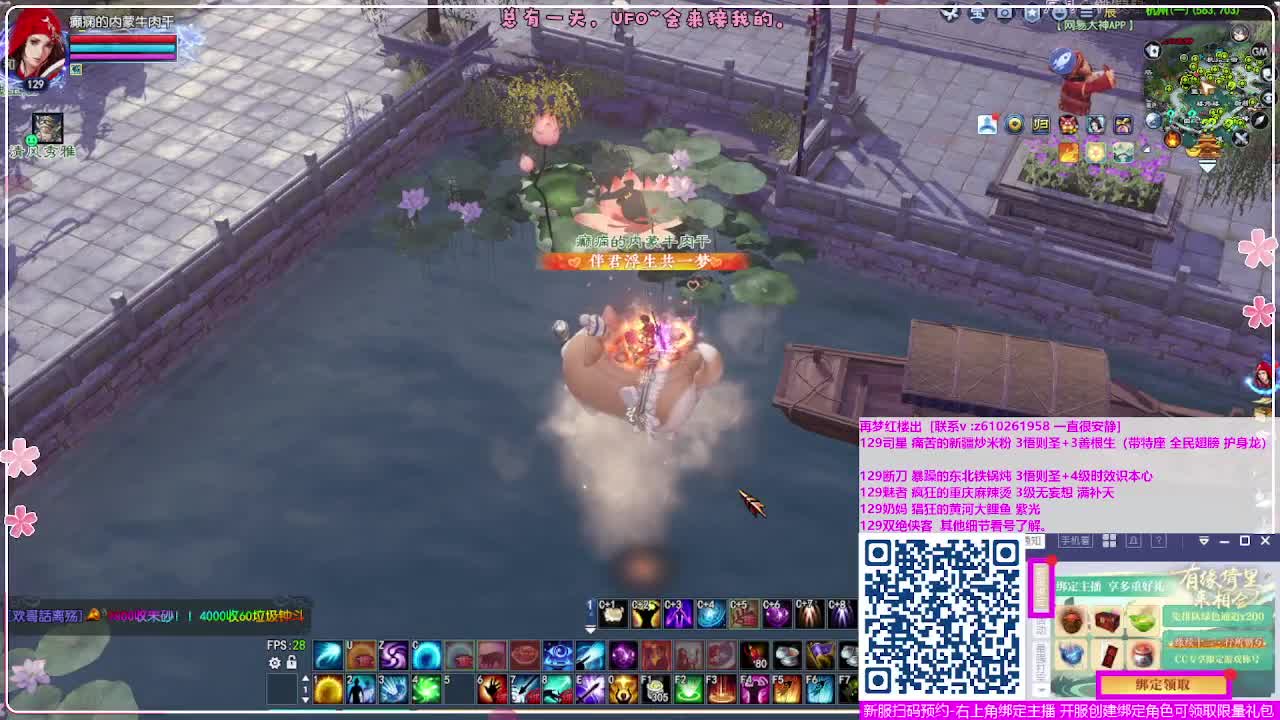Open the settings gear beside the FPS counter
This screenshot has height=720, width=1280.
point(274,663)
